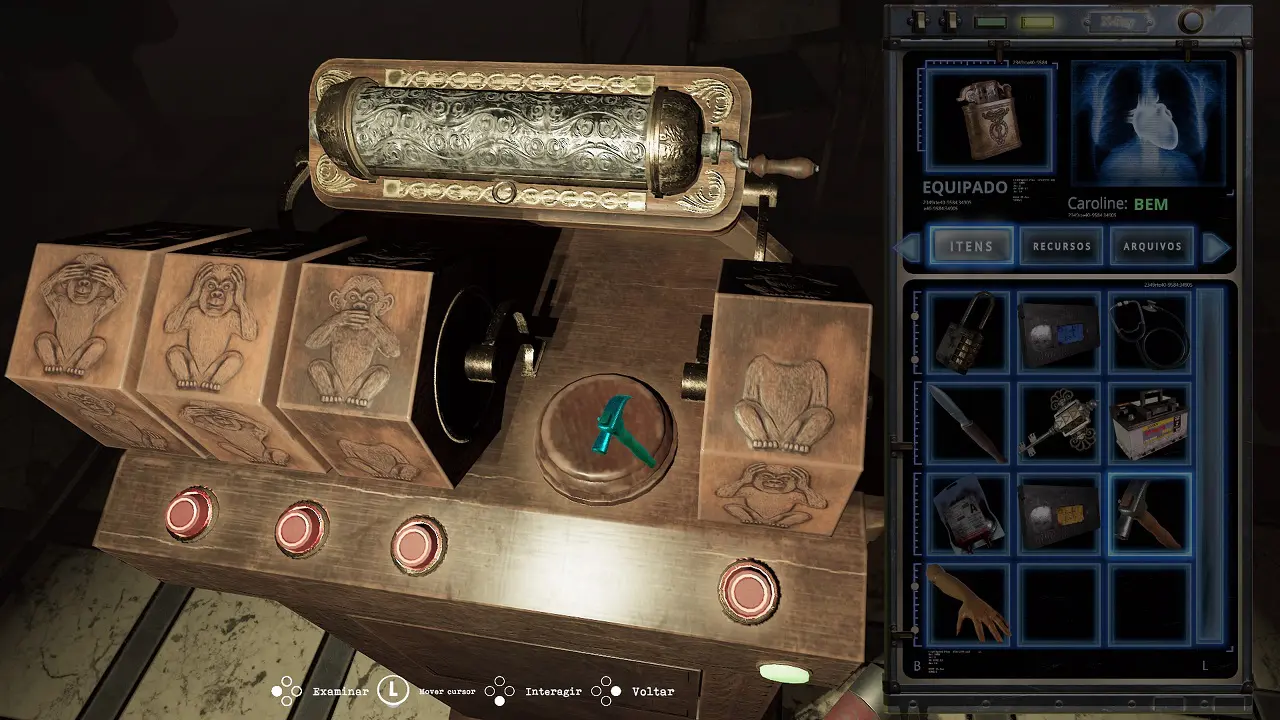
Task: Pick the mannequin hand item
Action: 968,603
